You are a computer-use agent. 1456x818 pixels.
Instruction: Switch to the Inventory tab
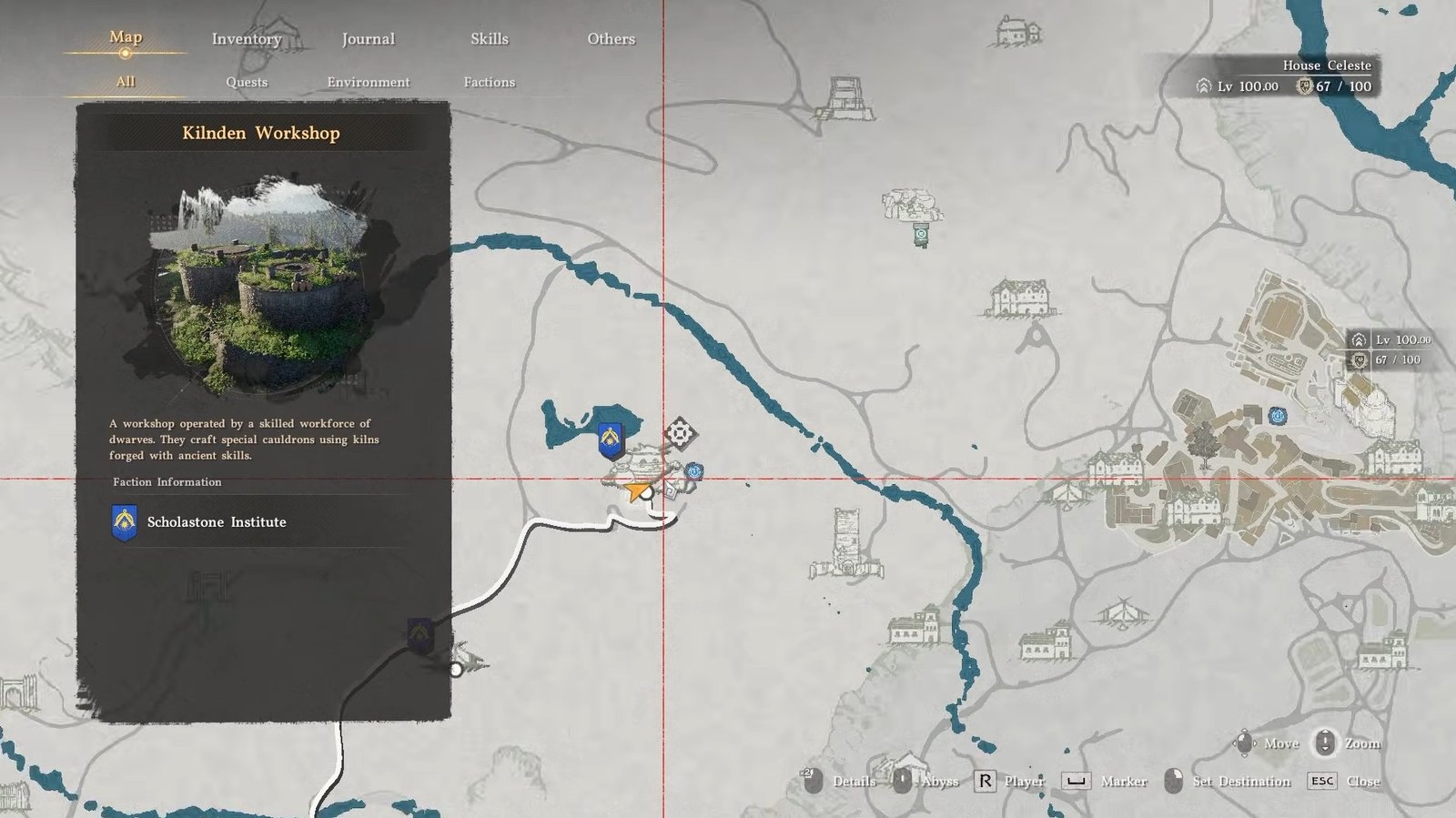pyautogui.click(x=247, y=39)
